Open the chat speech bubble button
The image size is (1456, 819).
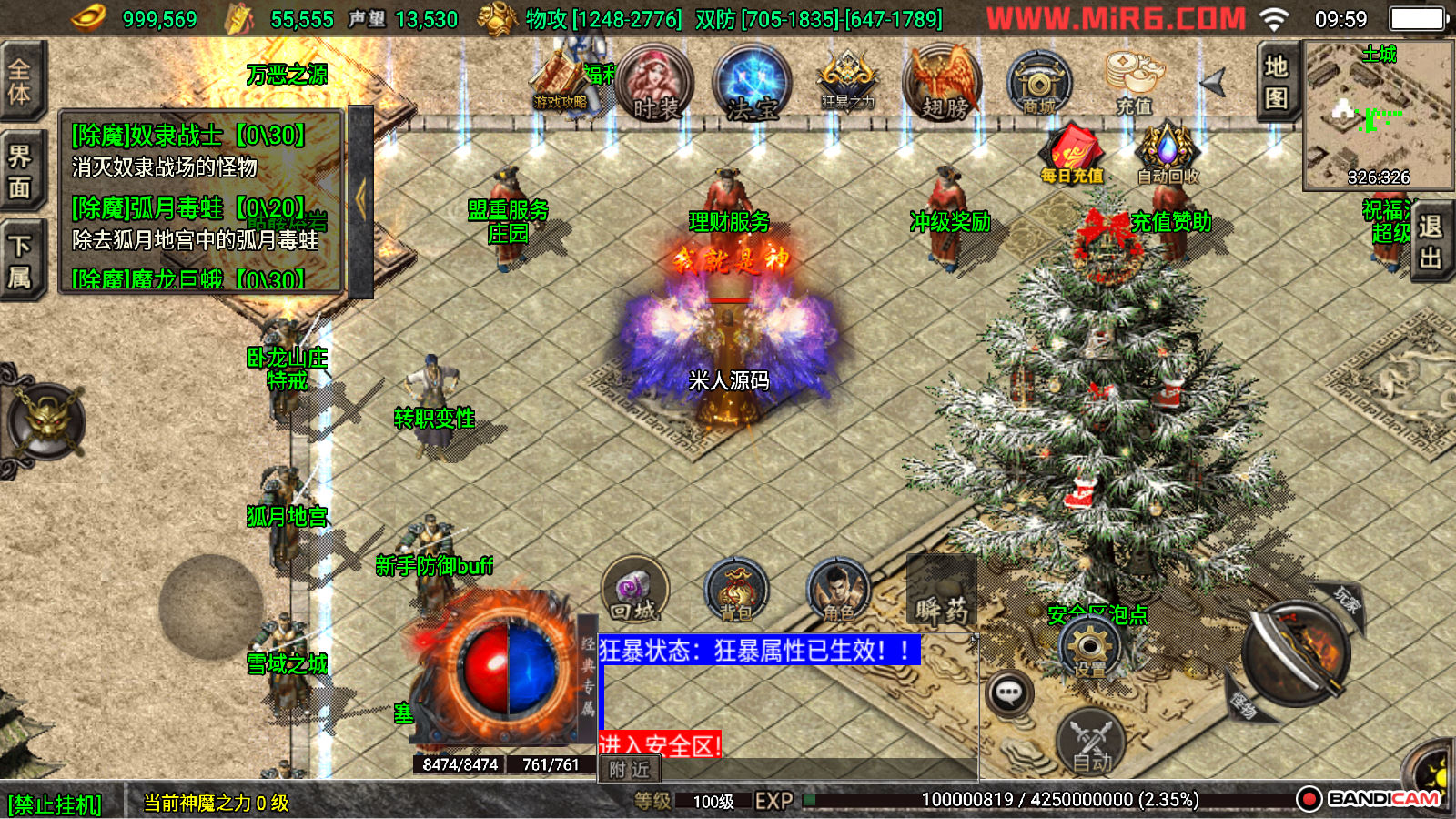click(1008, 694)
